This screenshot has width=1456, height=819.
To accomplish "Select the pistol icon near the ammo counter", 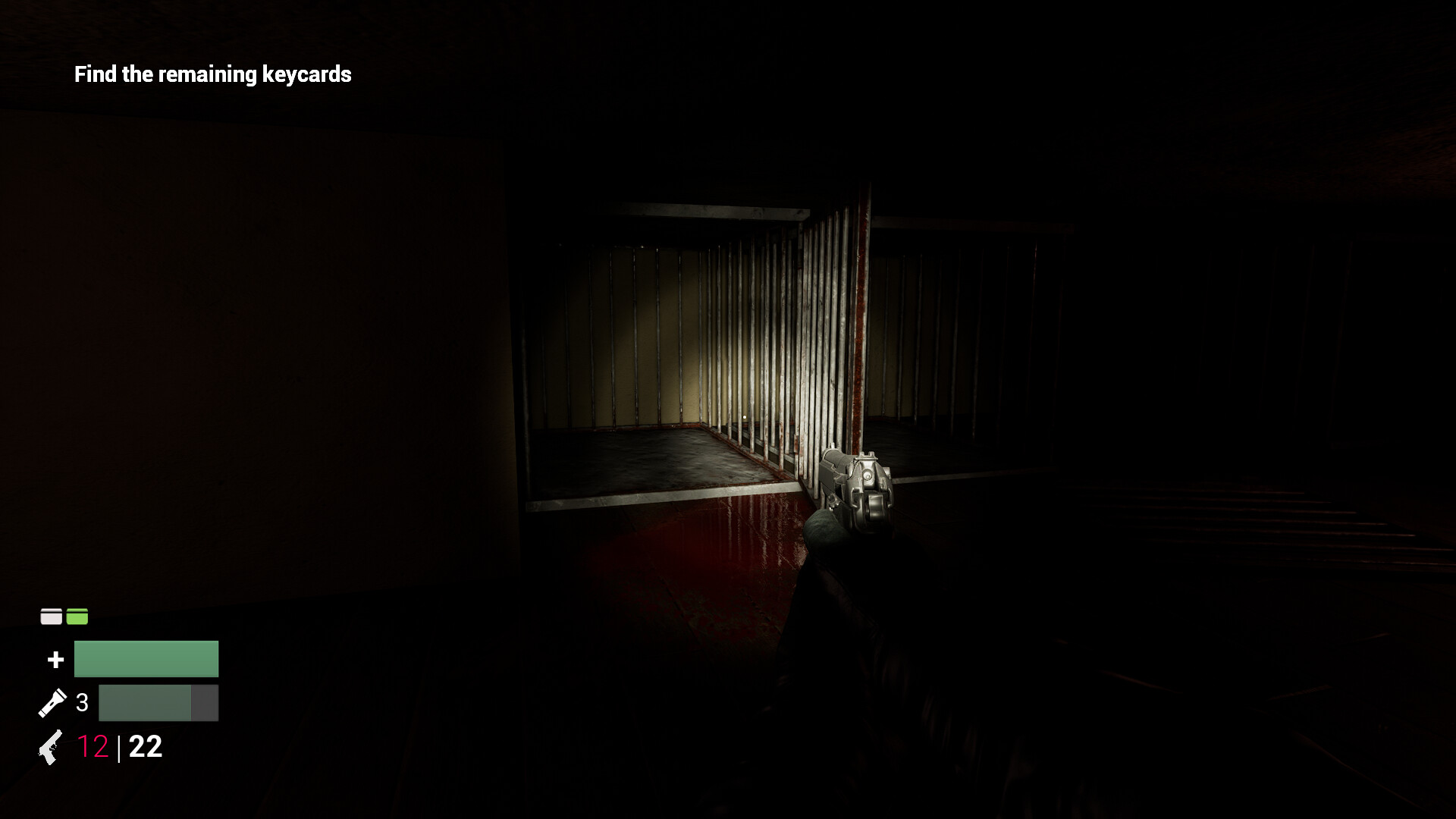I will [50, 748].
